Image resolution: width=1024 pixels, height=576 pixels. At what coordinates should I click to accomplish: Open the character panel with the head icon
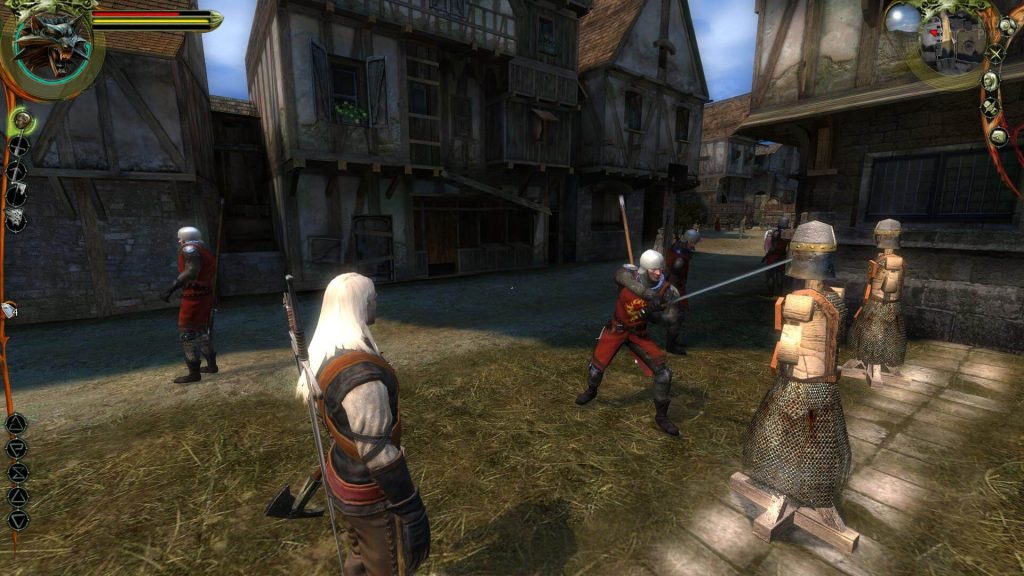[990, 81]
